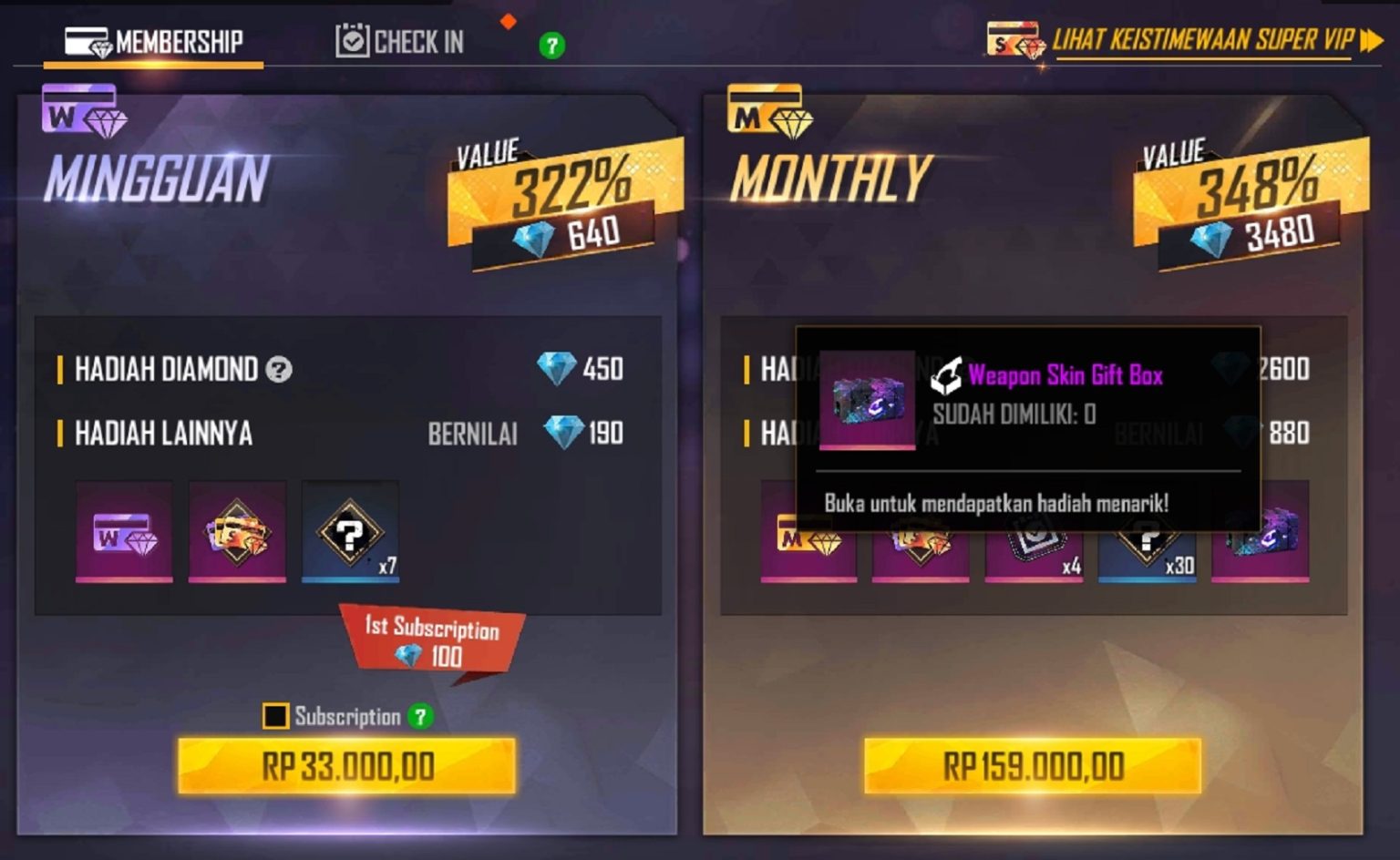This screenshot has height=860, width=1400.
Task: Click the Weapon Skin Gift Box icon in Monthly rewards
Action: click(x=1262, y=547)
